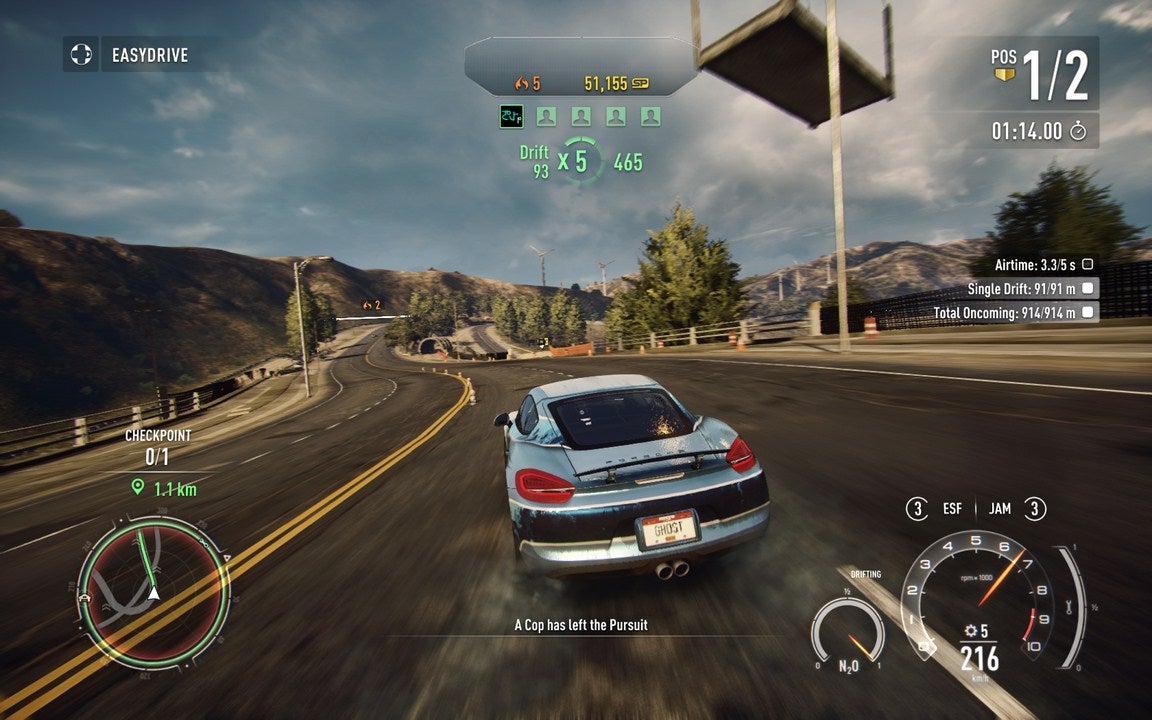Toggle the Airtime objective checkbox
Image resolution: width=1152 pixels, height=720 pixels.
click(1087, 265)
